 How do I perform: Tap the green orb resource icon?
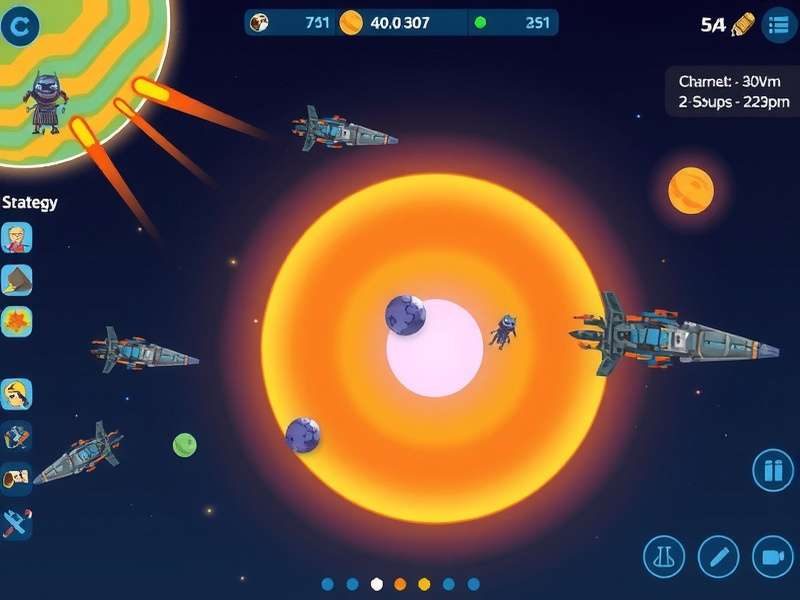(x=480, y=23)
